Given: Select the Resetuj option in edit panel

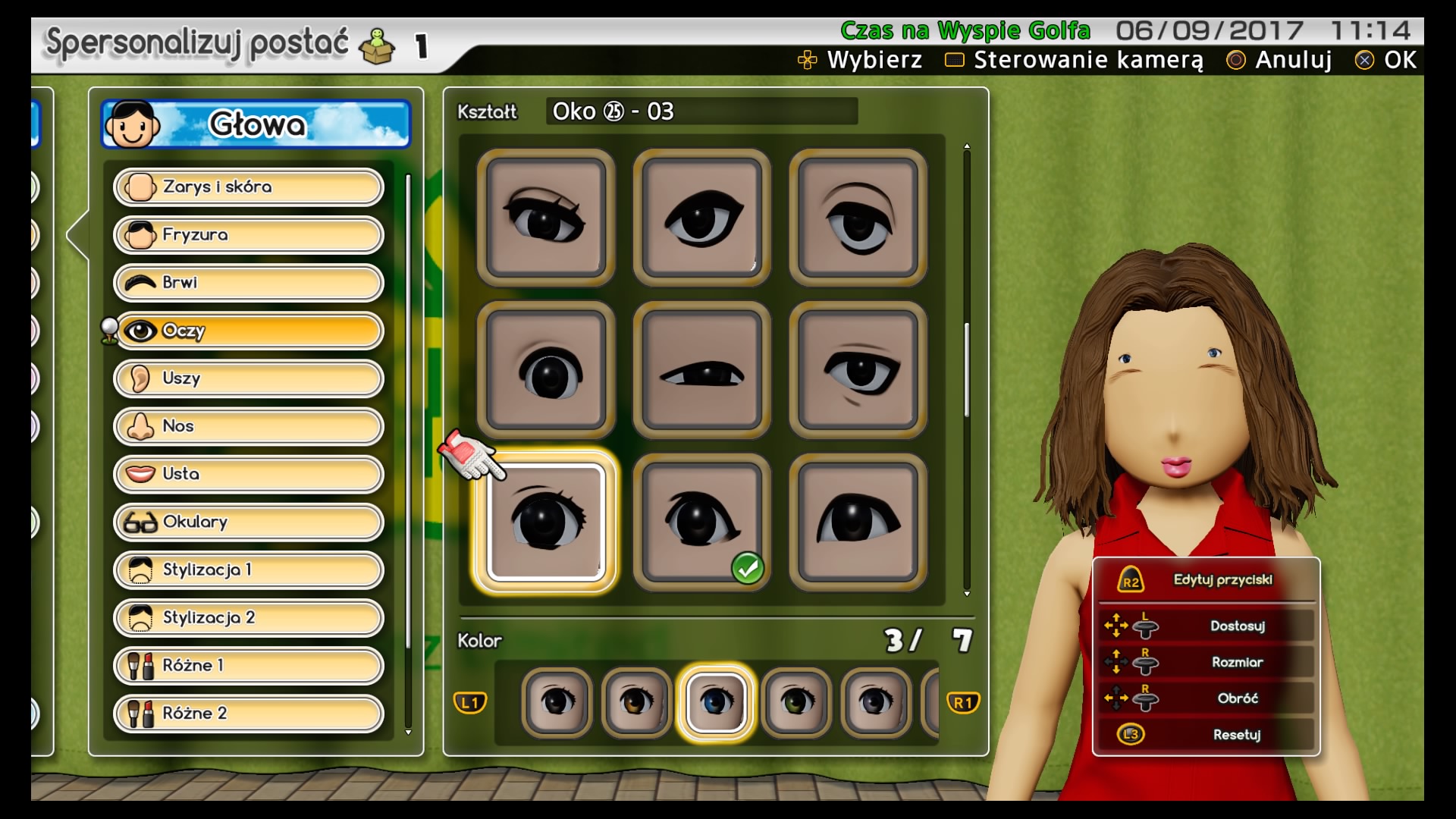Looking at the screenshot, I should (x=1206, y=734).
